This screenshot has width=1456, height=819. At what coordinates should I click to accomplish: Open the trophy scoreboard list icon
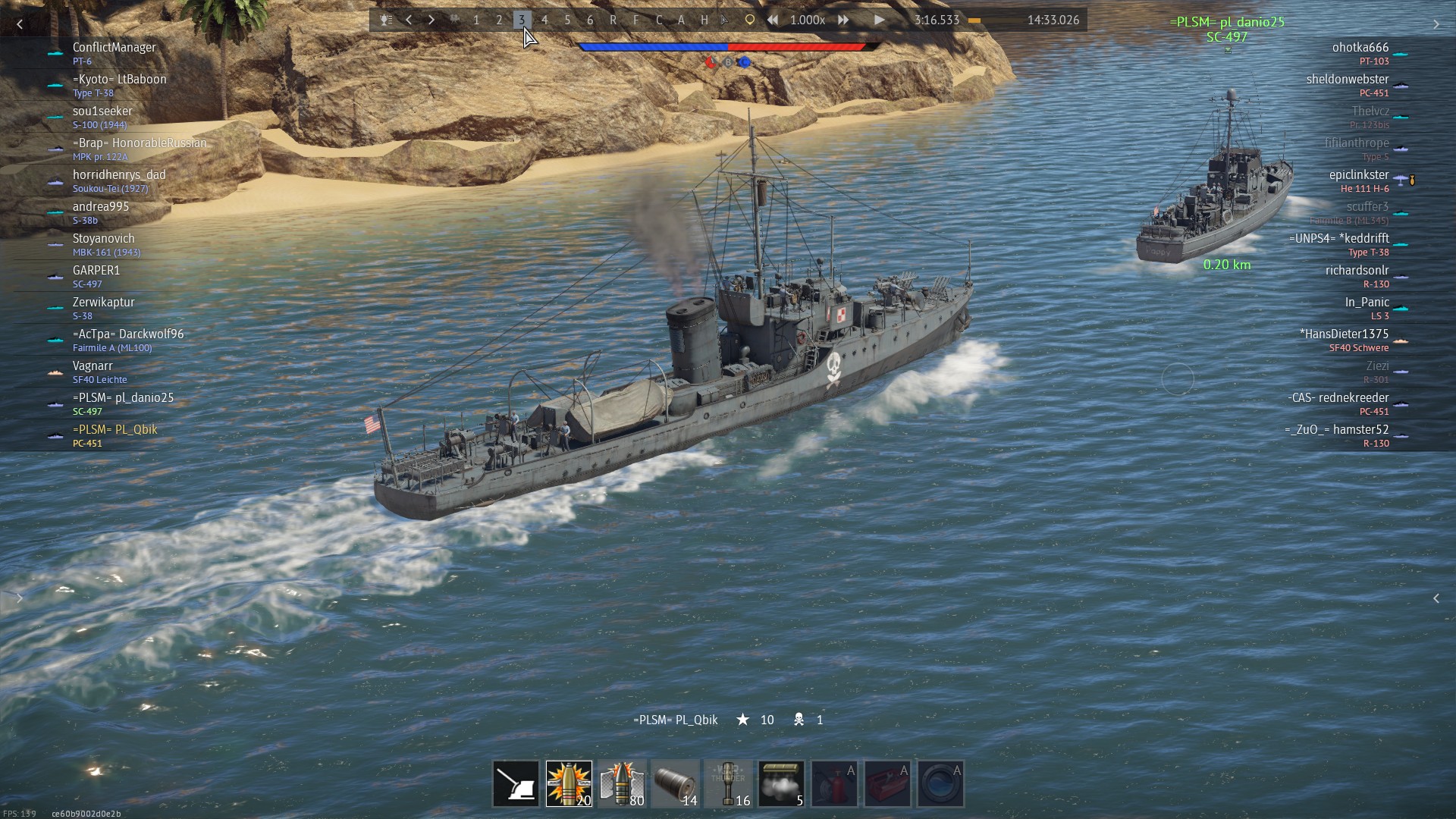[x=386, y=20]
